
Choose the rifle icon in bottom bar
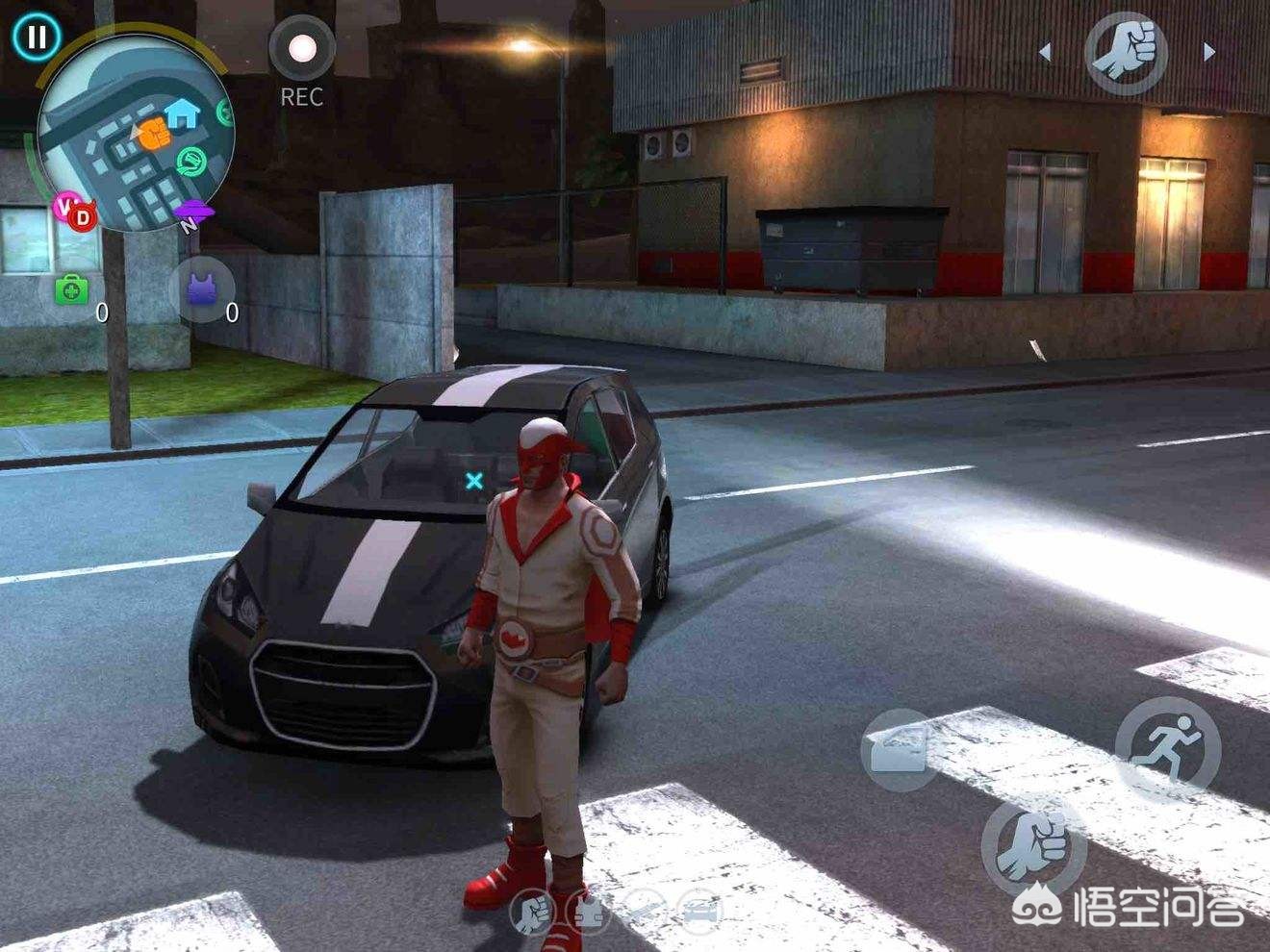coord(643,910)
